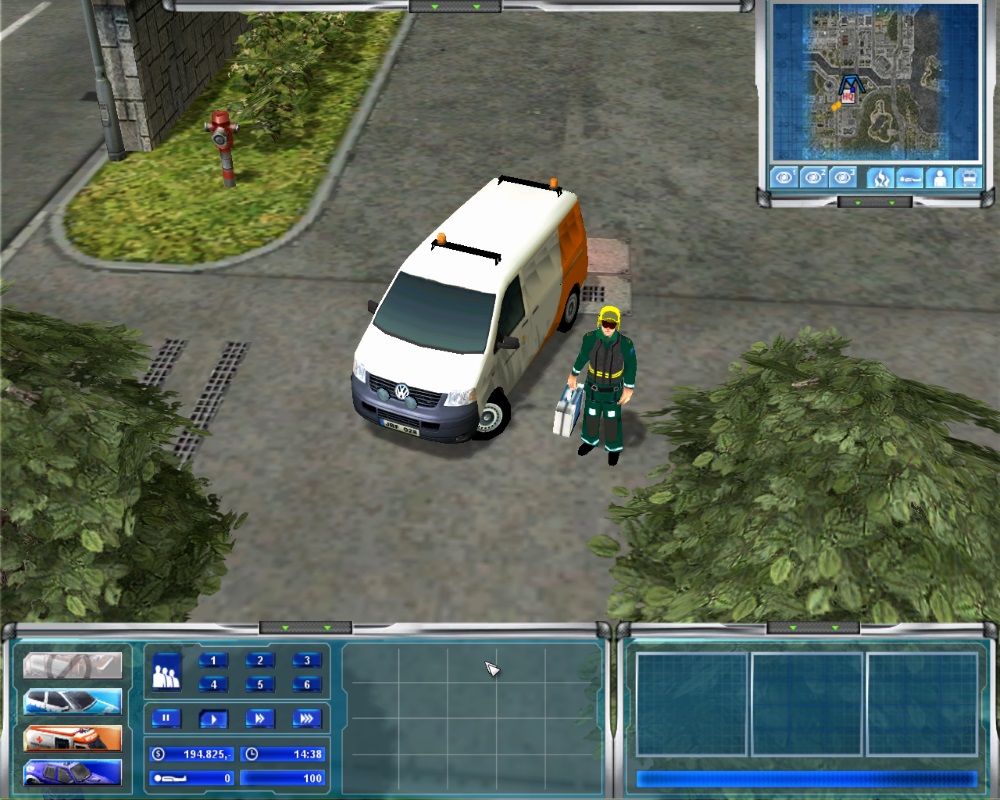Select unit group 6
The image size is (1000, 800).
(307, 685)
